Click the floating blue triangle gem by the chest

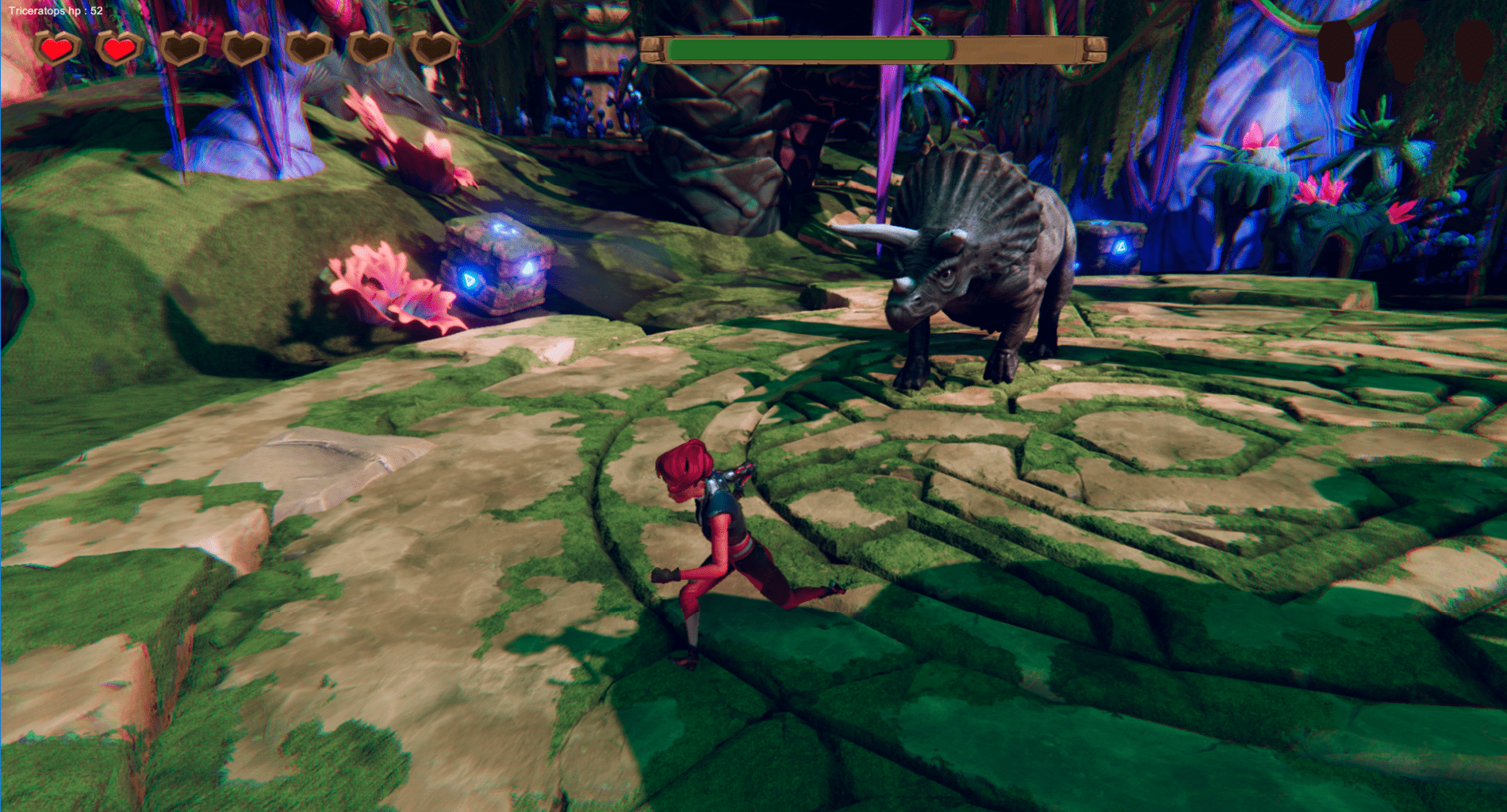point(470,280)
